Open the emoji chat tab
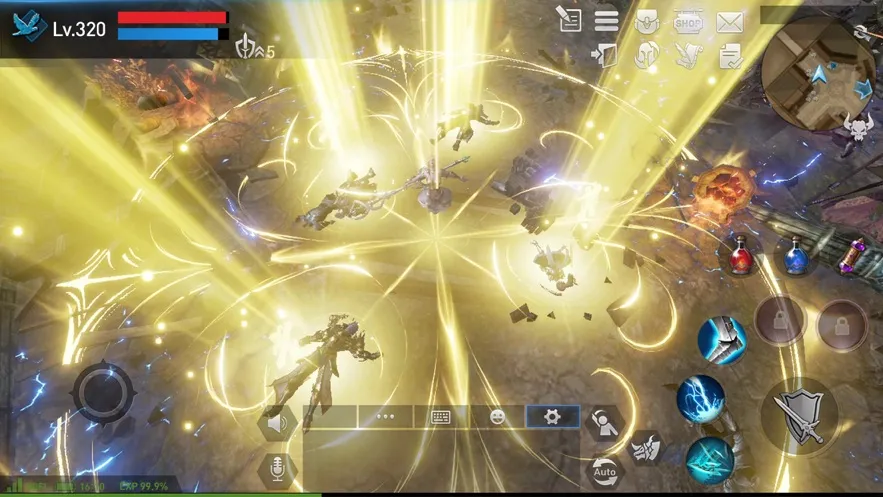 498,416
